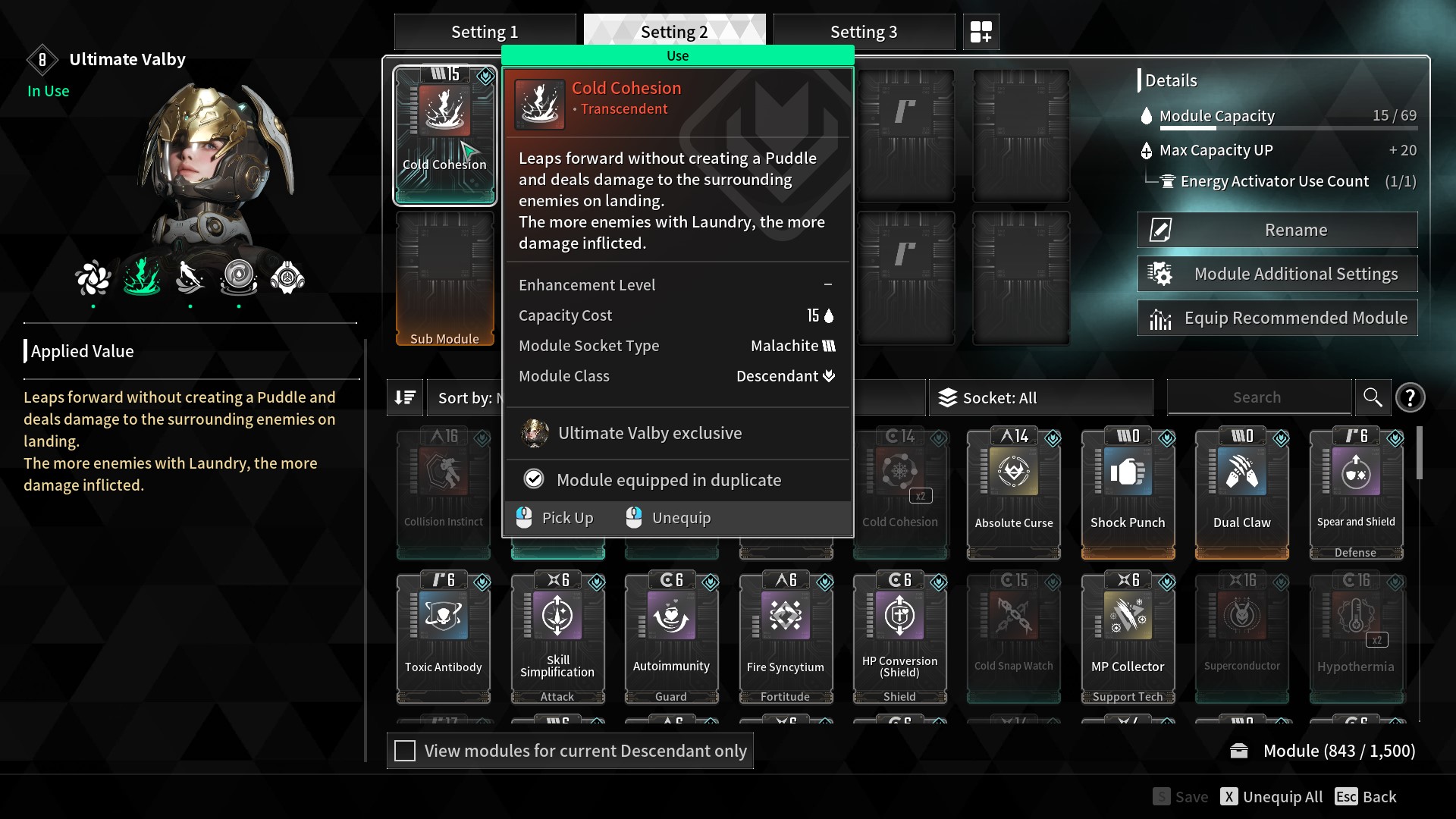This screenshot has width=1456, height=819.
Task: Expand the loadout grid icon next to Setting 3
Action: tap(981, 32)
